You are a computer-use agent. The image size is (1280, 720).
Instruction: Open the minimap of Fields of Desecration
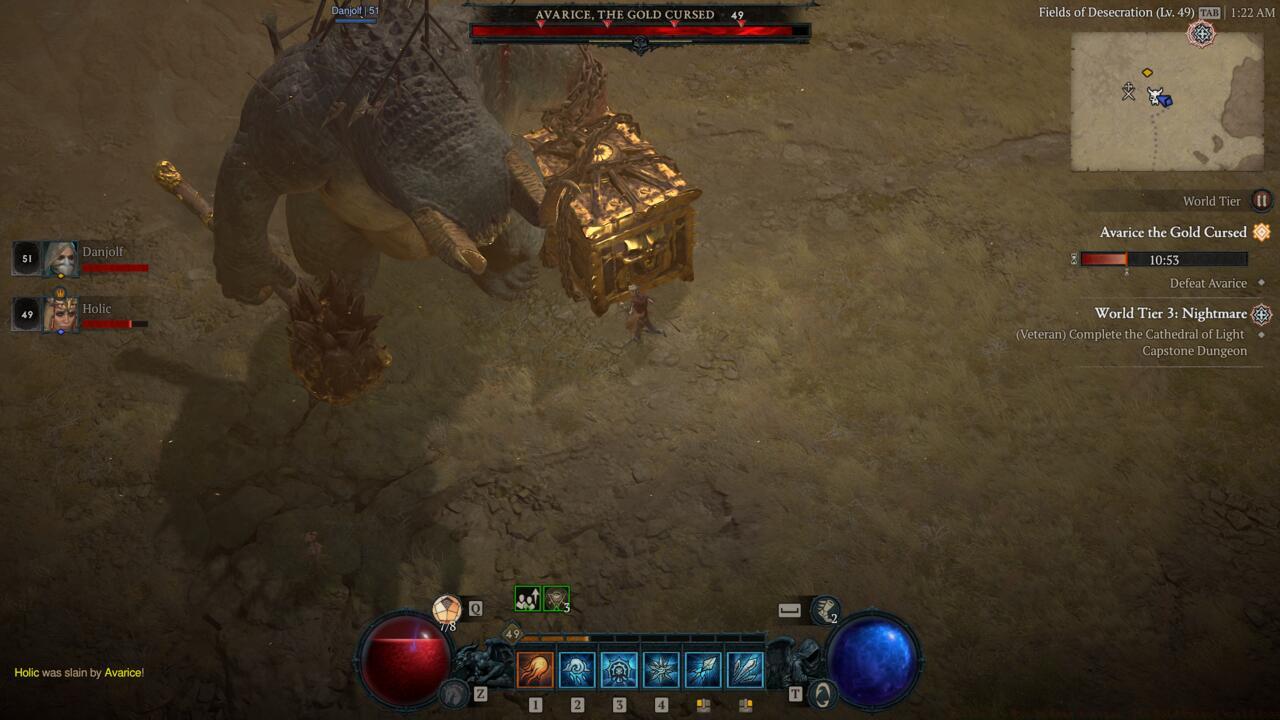coord(1167,101)
